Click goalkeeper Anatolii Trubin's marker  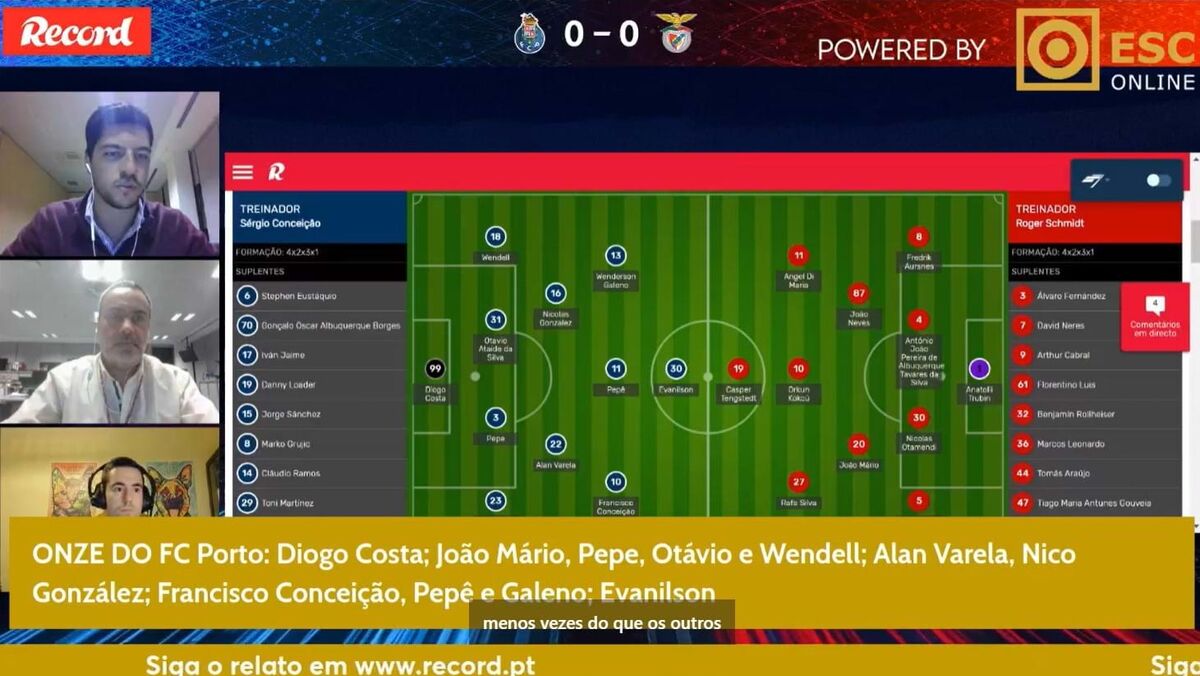pos(979,369)
